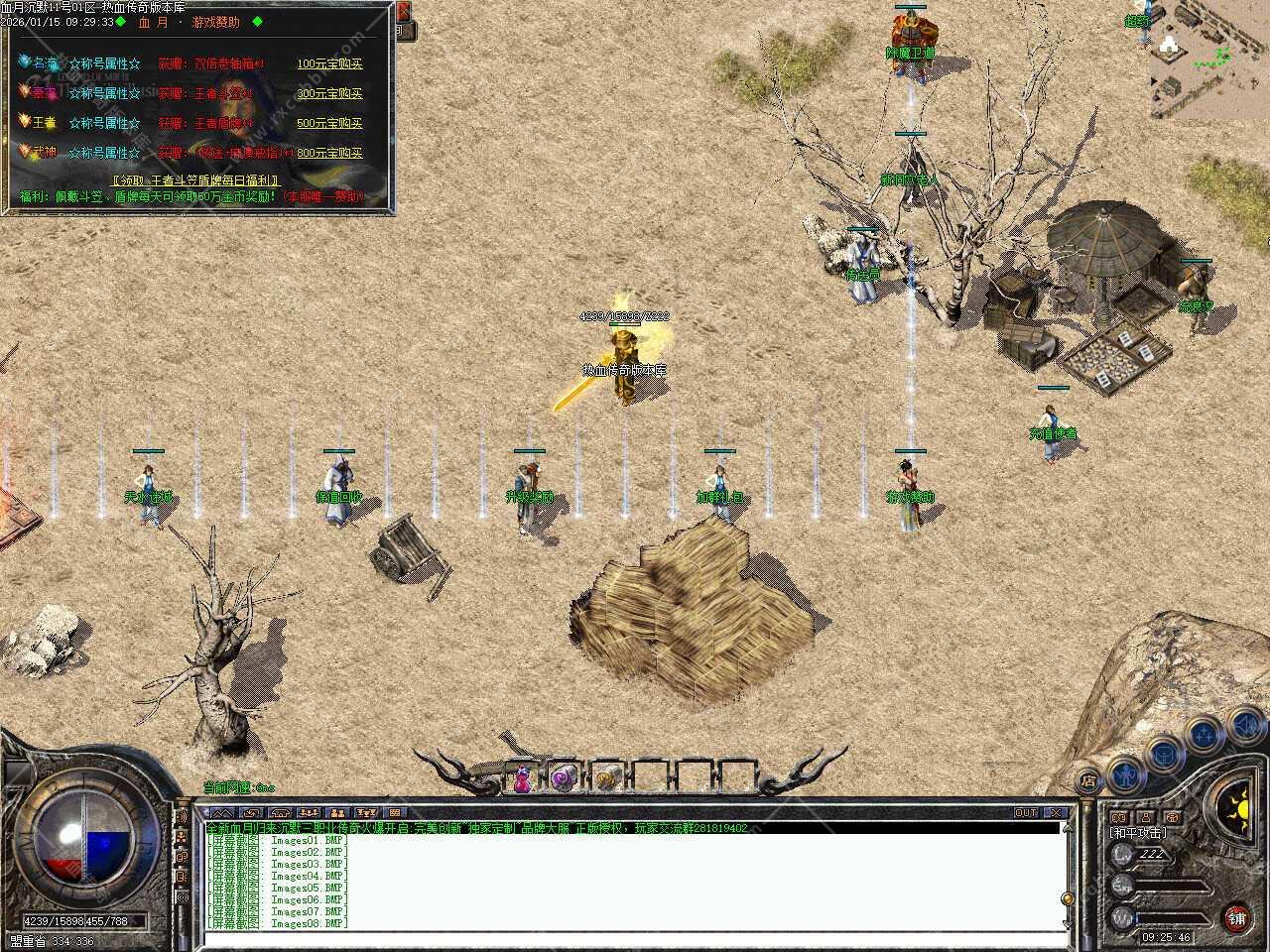Click the chat text input line

tap(635, 935)
